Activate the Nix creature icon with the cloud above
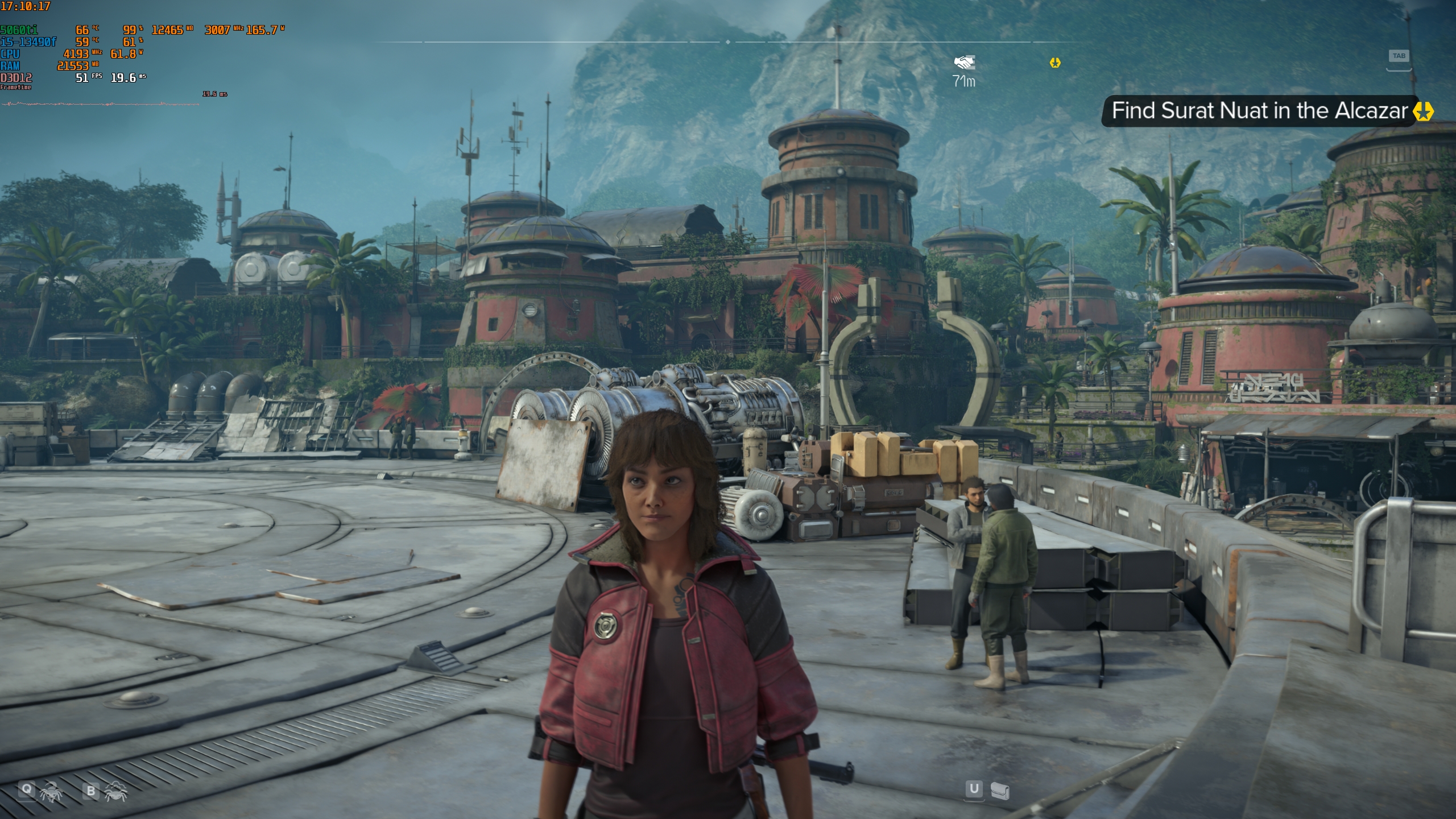Screen dimensions: 1456x819 click(115, 791)
